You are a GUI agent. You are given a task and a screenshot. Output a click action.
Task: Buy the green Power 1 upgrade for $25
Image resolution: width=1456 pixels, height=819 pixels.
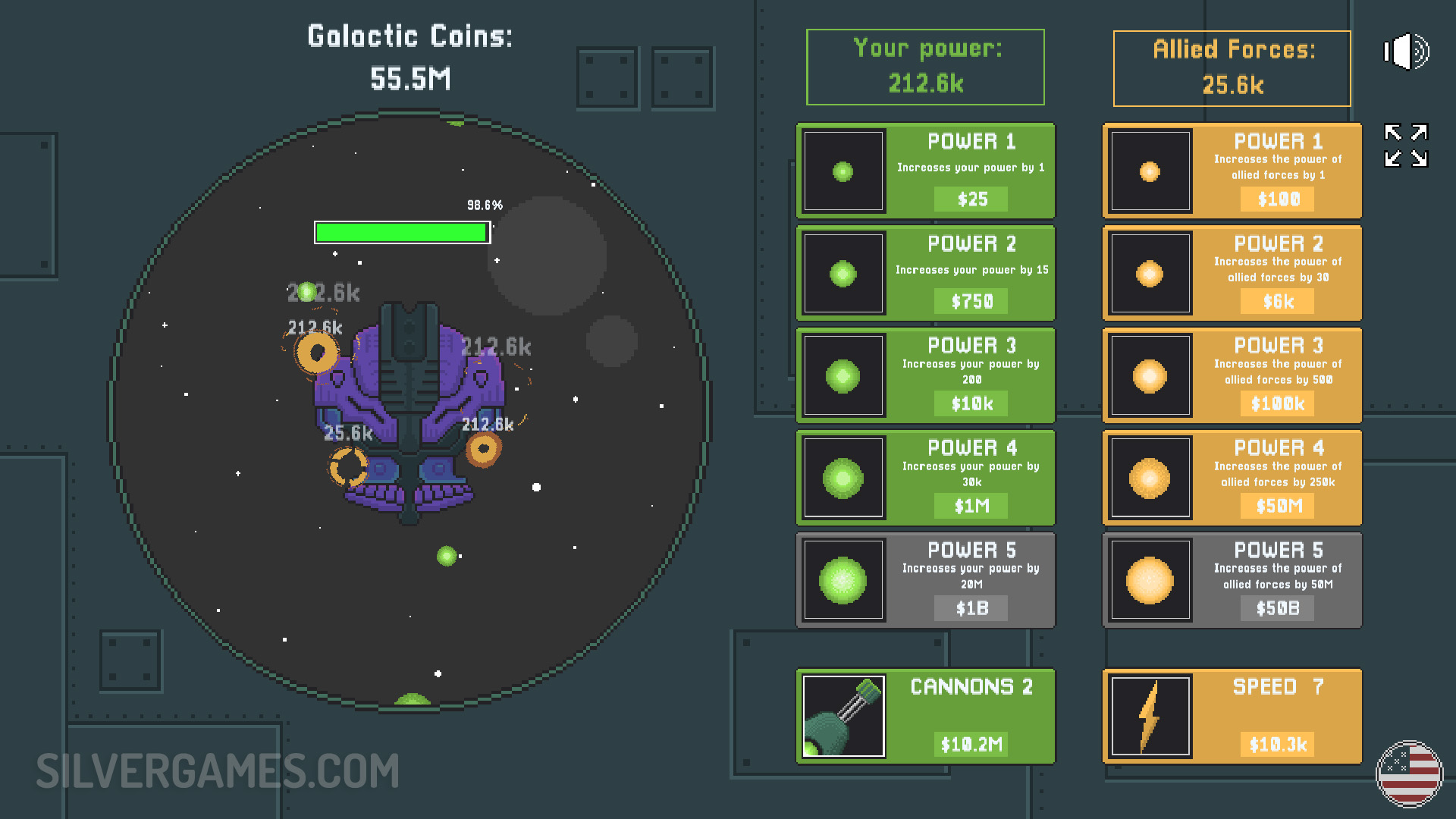click(x=925, y=171)
